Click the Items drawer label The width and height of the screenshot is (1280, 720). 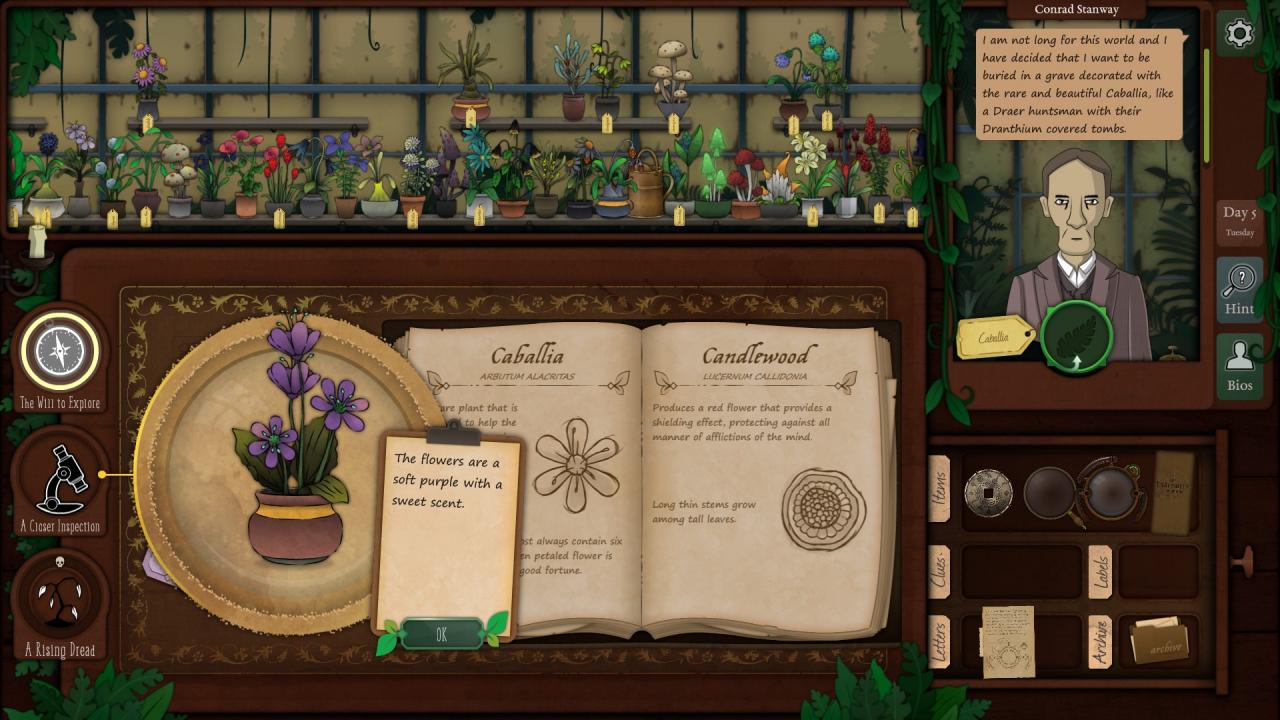[x=939, y=489]
